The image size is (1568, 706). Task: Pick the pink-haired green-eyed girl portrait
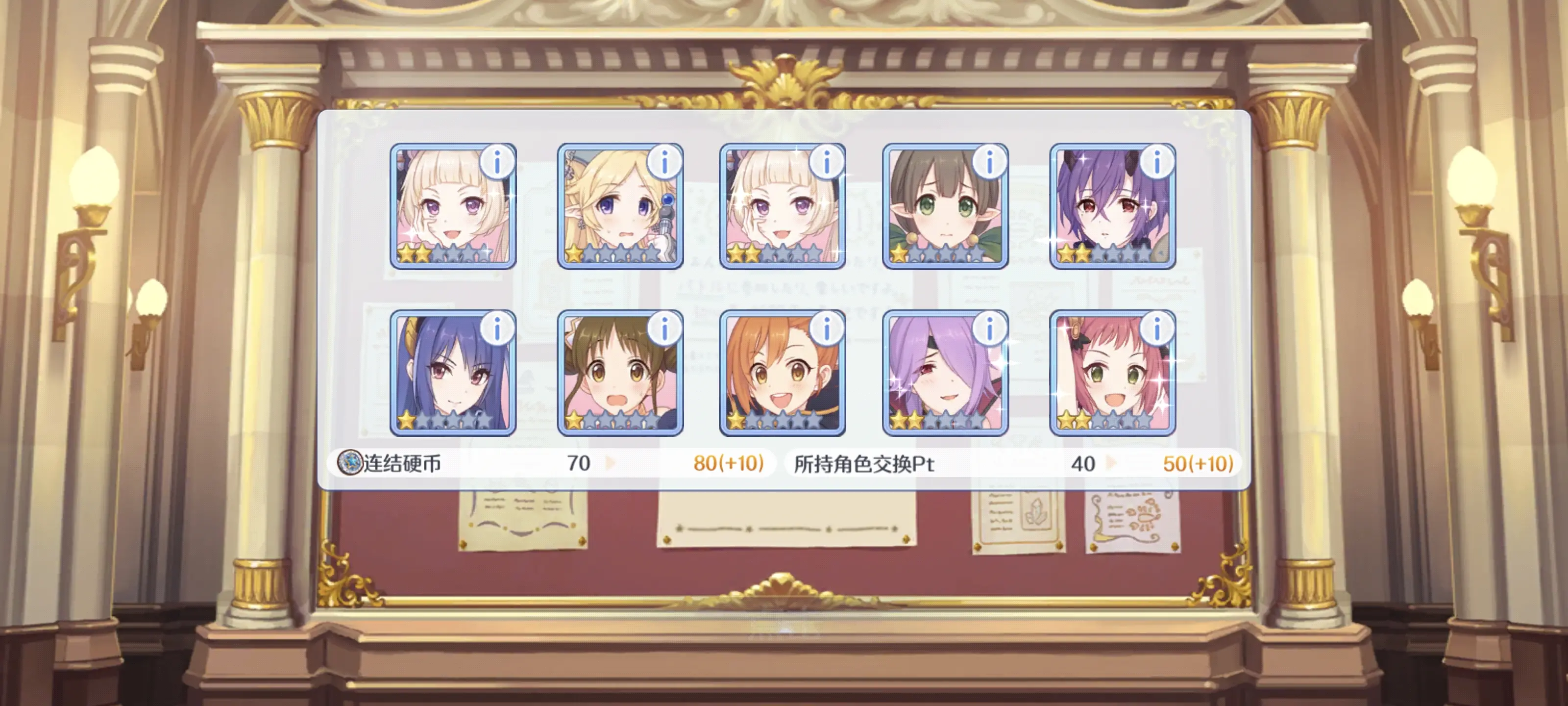click(1112, 374)
